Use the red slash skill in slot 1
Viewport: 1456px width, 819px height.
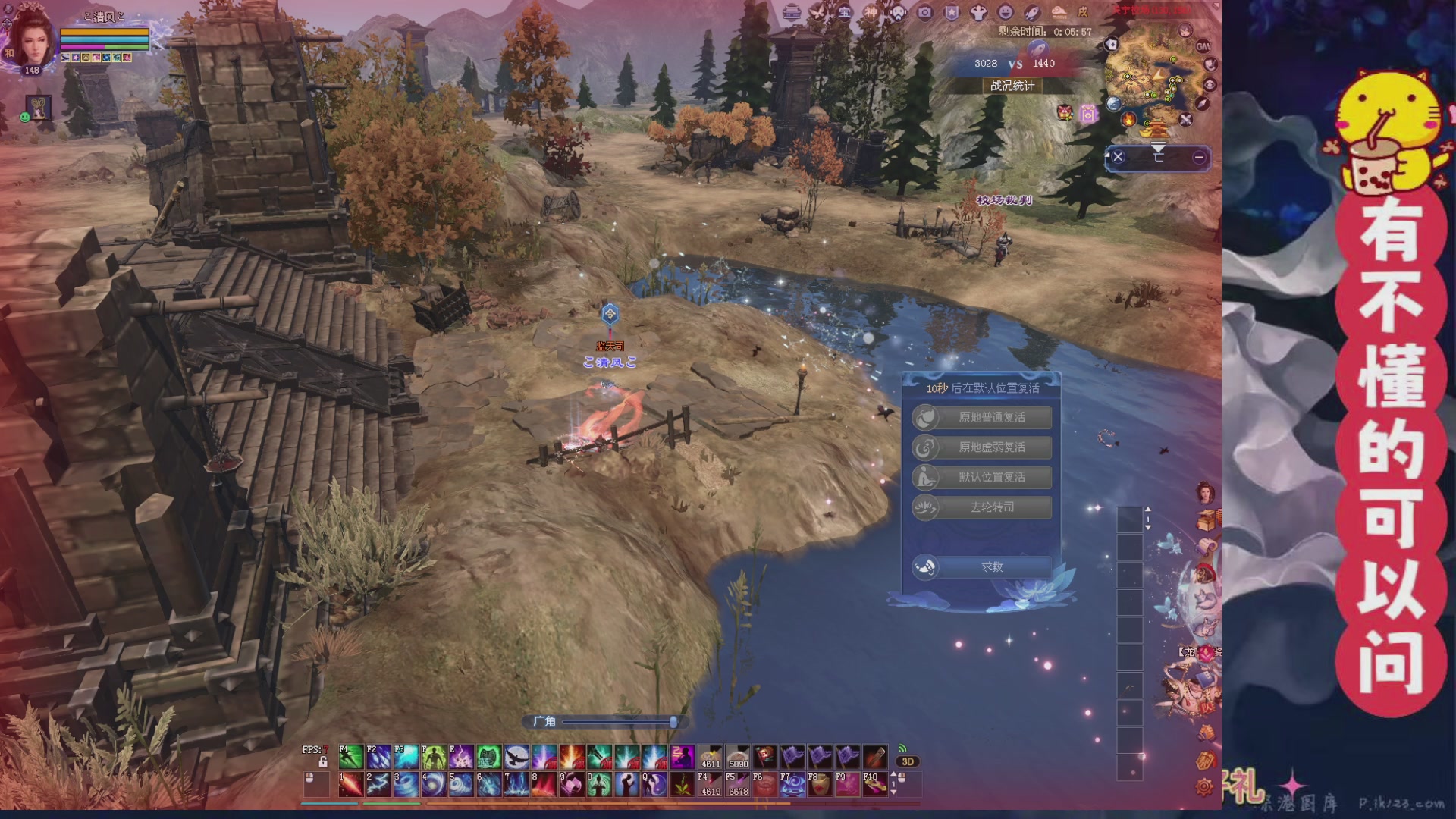pos(350,784)
